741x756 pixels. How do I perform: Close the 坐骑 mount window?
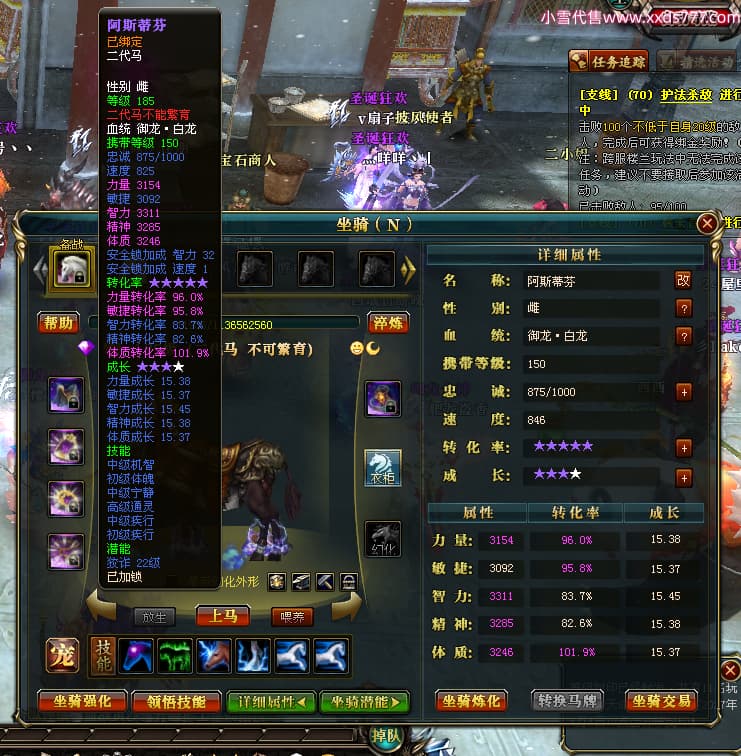(707, 223)
